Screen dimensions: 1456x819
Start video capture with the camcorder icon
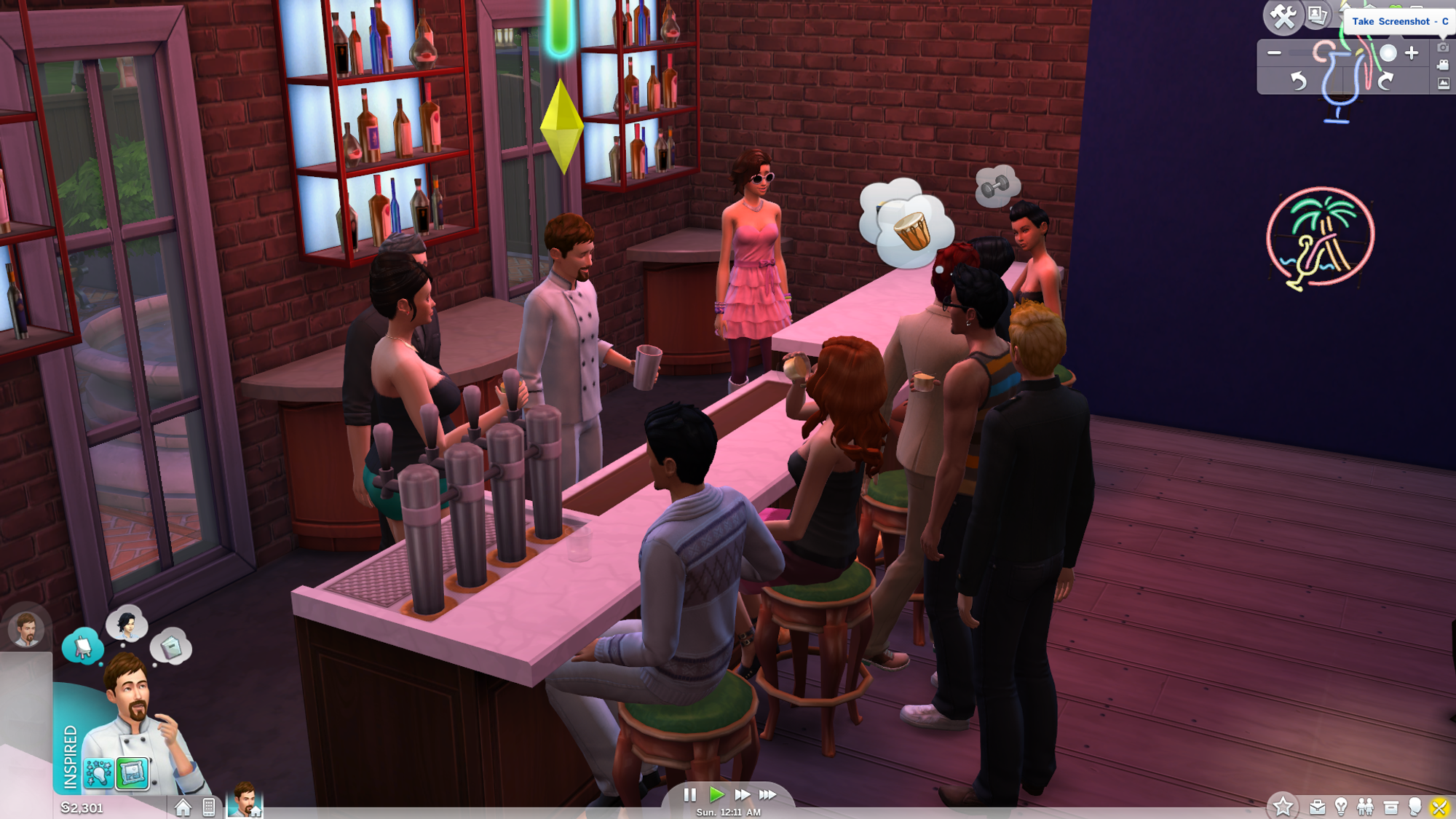[1443, 66]
